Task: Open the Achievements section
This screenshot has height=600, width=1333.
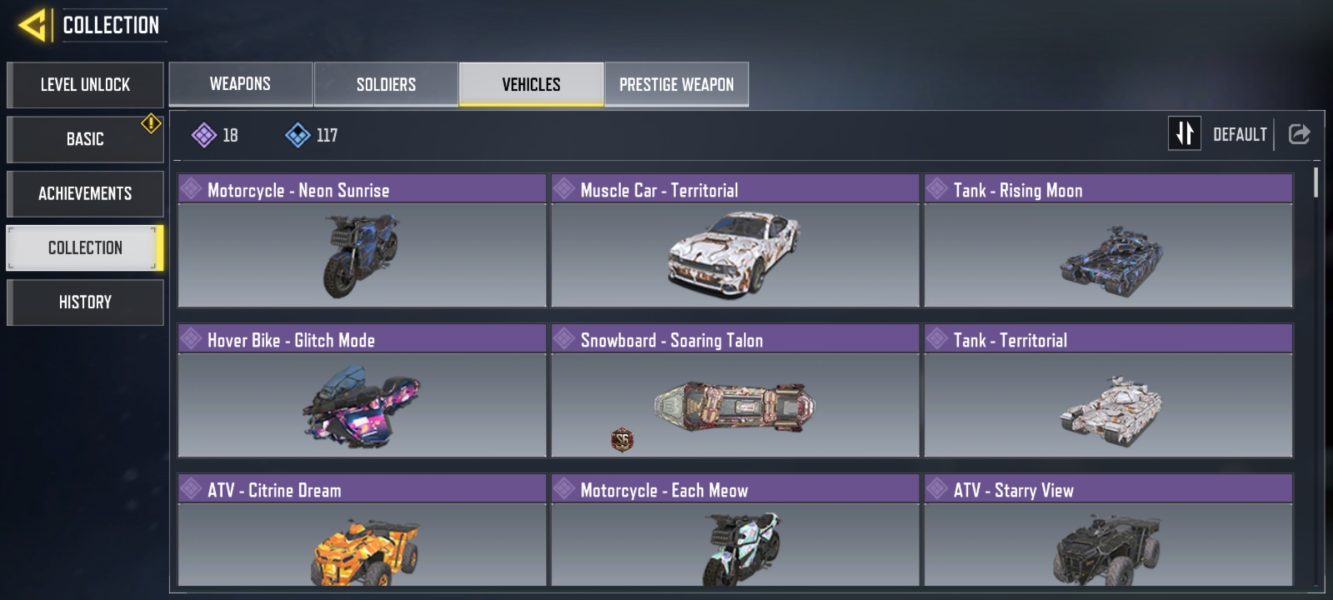Action: [85, 193]
